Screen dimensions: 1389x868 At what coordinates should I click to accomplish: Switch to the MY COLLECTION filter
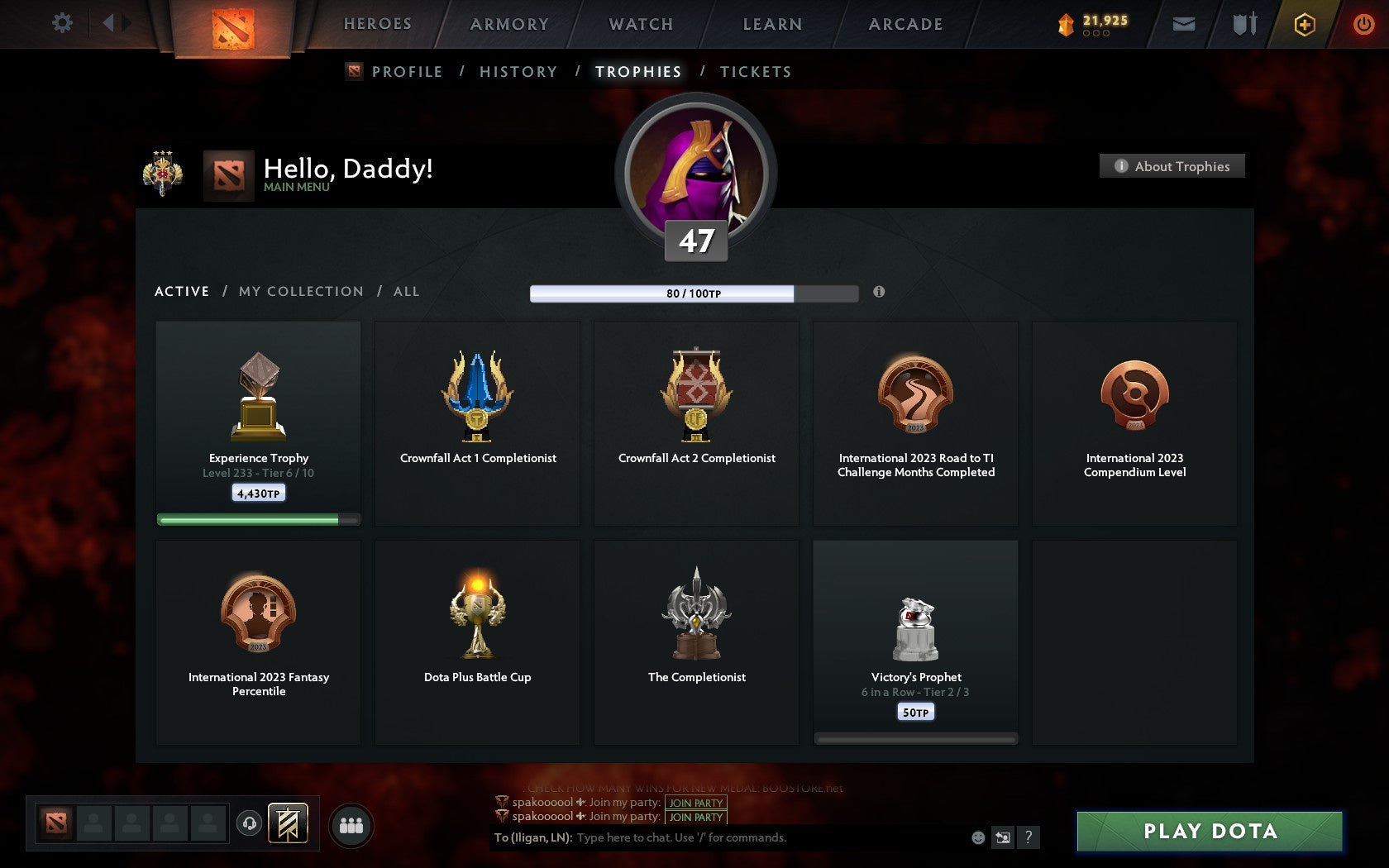point(300,291)
